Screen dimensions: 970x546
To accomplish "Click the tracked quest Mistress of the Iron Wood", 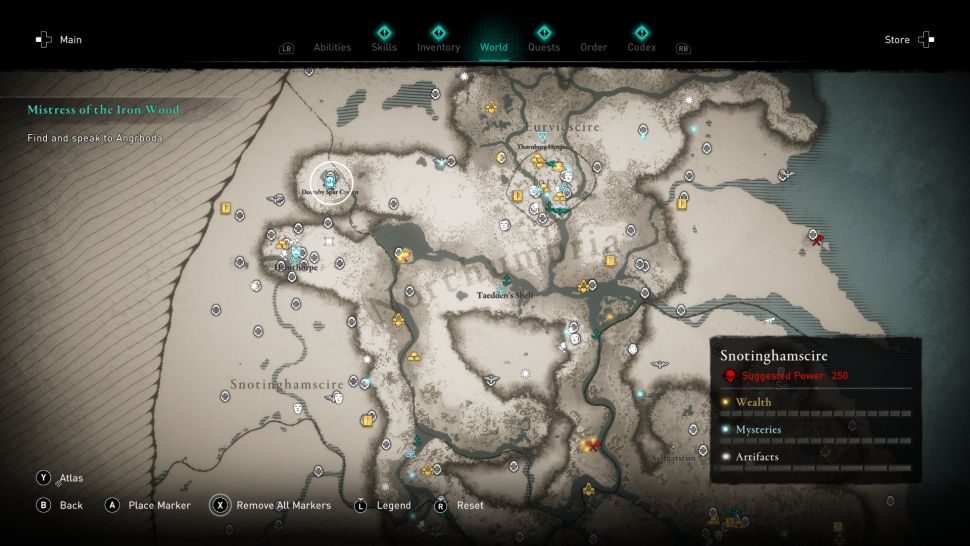I will point(103,110).
